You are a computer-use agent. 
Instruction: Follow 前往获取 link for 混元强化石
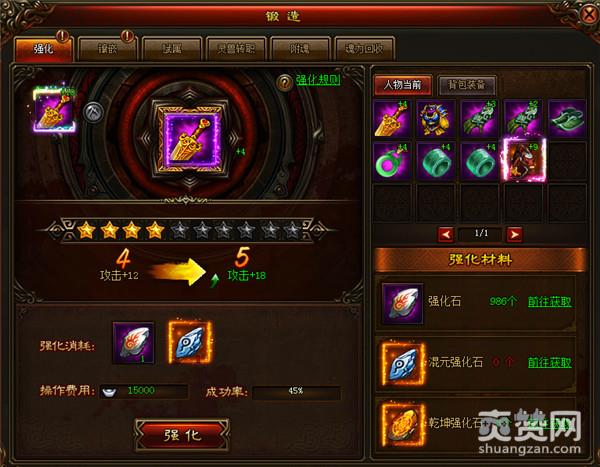550,362
